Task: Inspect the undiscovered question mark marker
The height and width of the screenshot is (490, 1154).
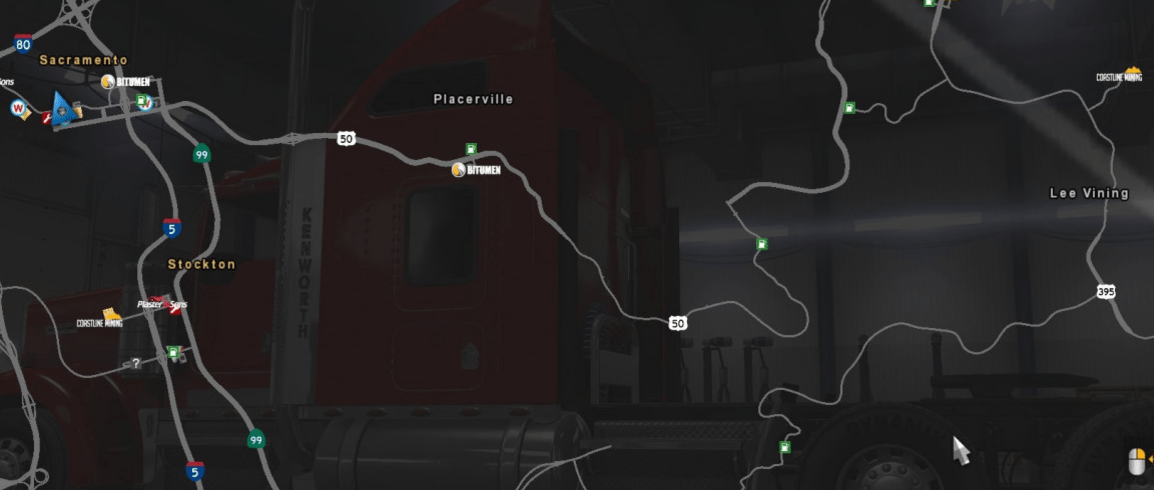Action: [136, 363]
